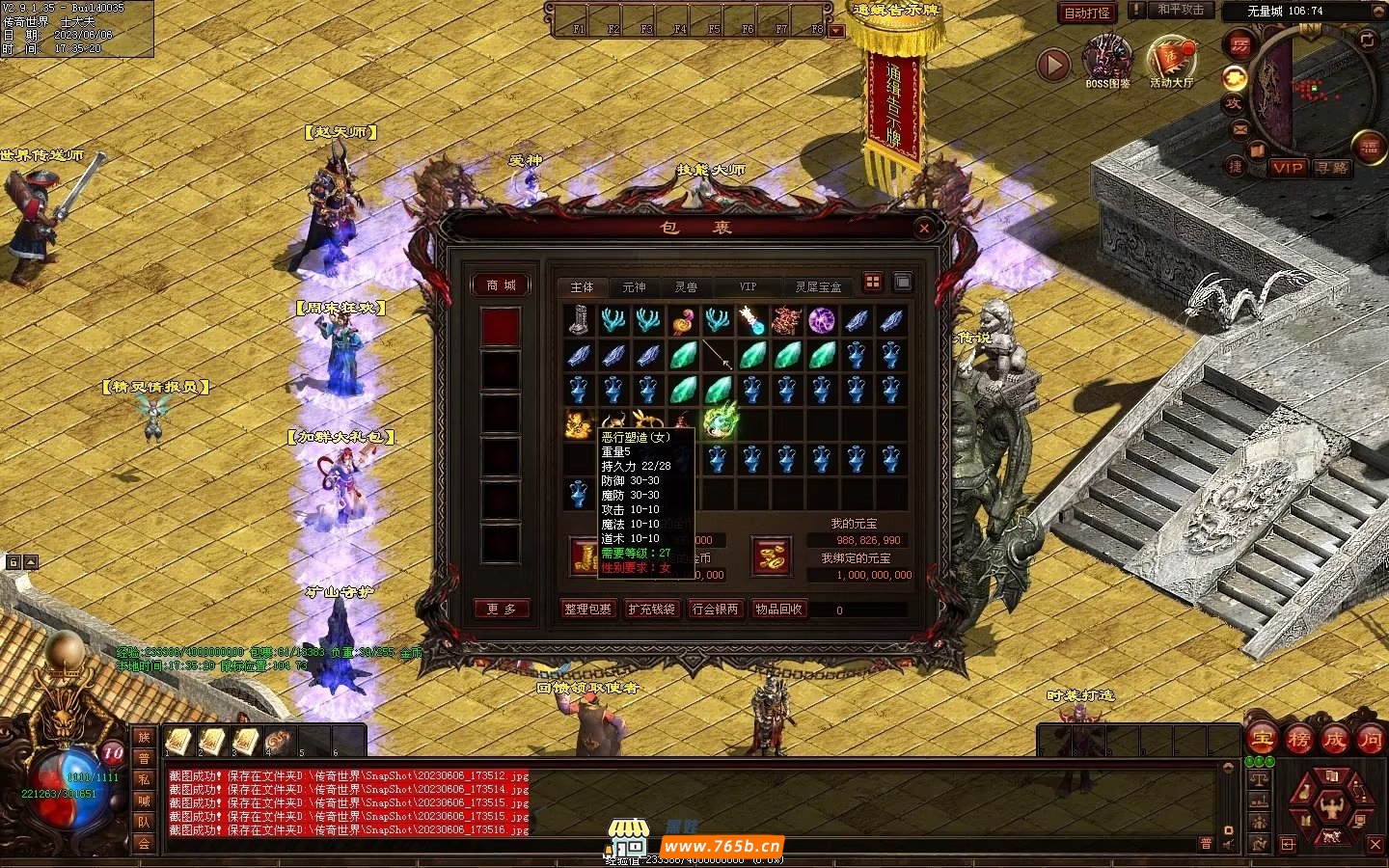The height and width of the screenshot is (868, 1389).
Task: Switch to the 灵兽 tab
Action: point(686,287)
